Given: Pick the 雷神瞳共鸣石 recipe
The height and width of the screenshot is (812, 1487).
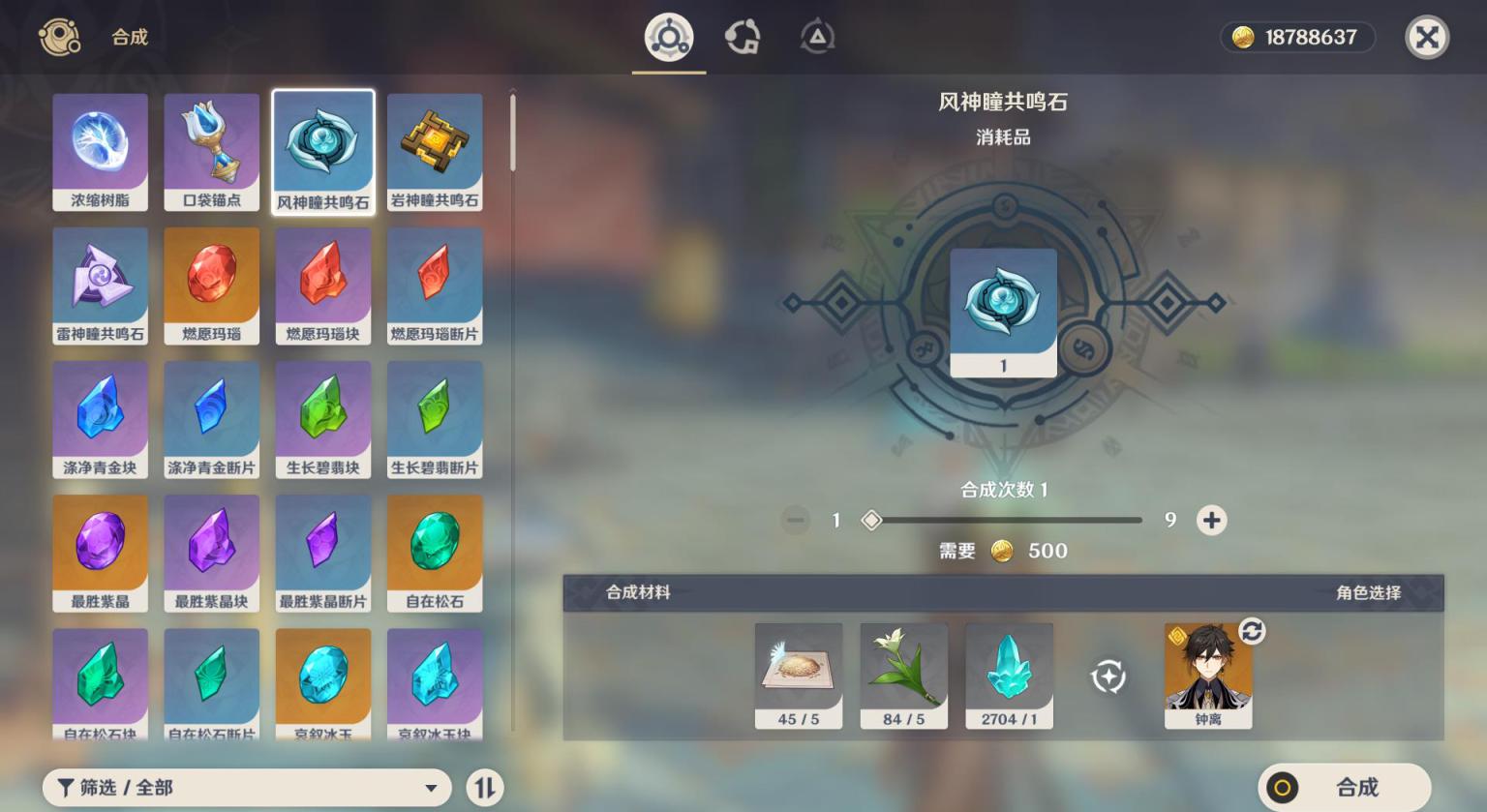Looking at the screenshot, I should 101,286.
